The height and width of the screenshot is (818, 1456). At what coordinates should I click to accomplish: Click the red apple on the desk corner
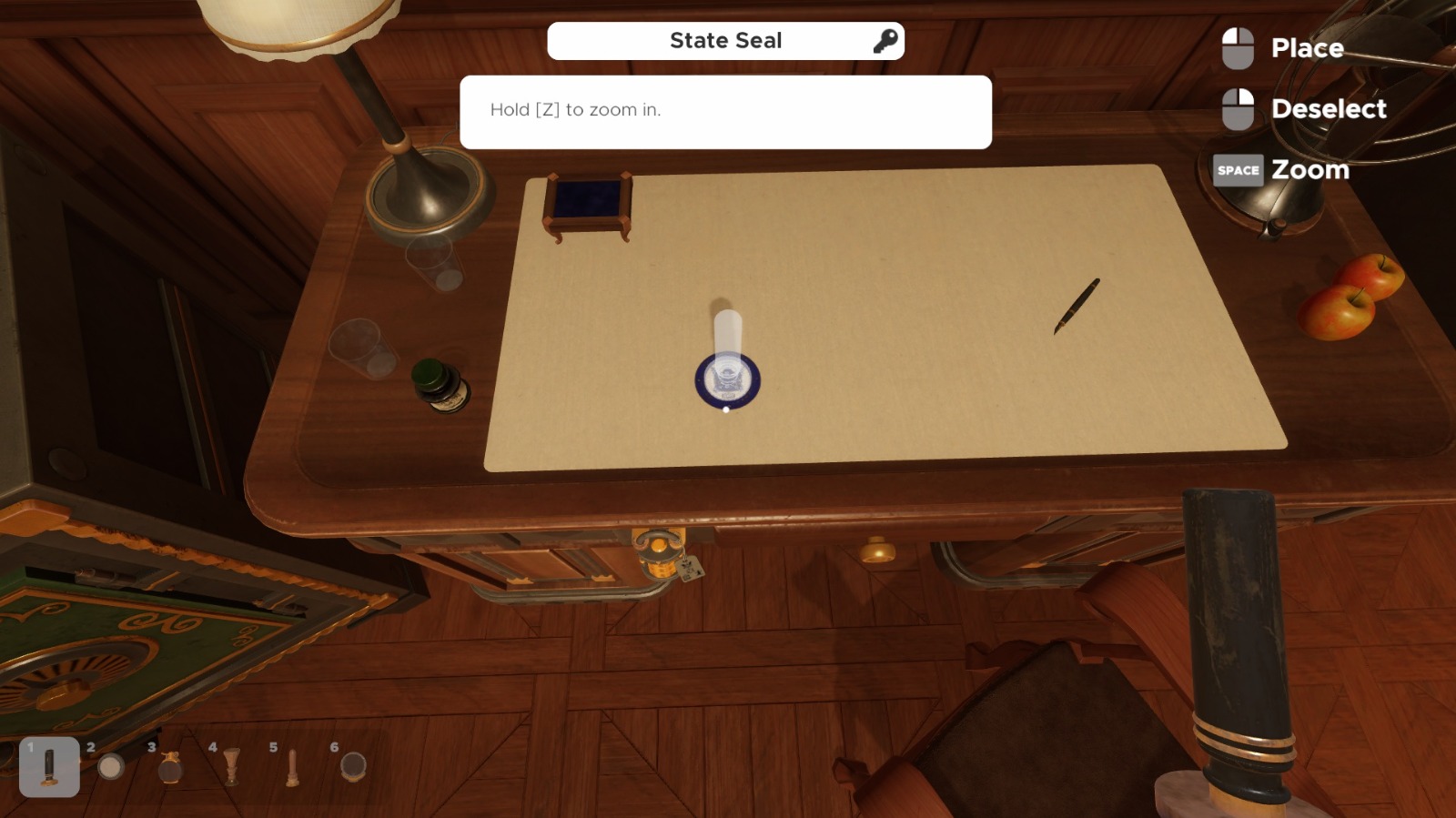[1339, 314]
